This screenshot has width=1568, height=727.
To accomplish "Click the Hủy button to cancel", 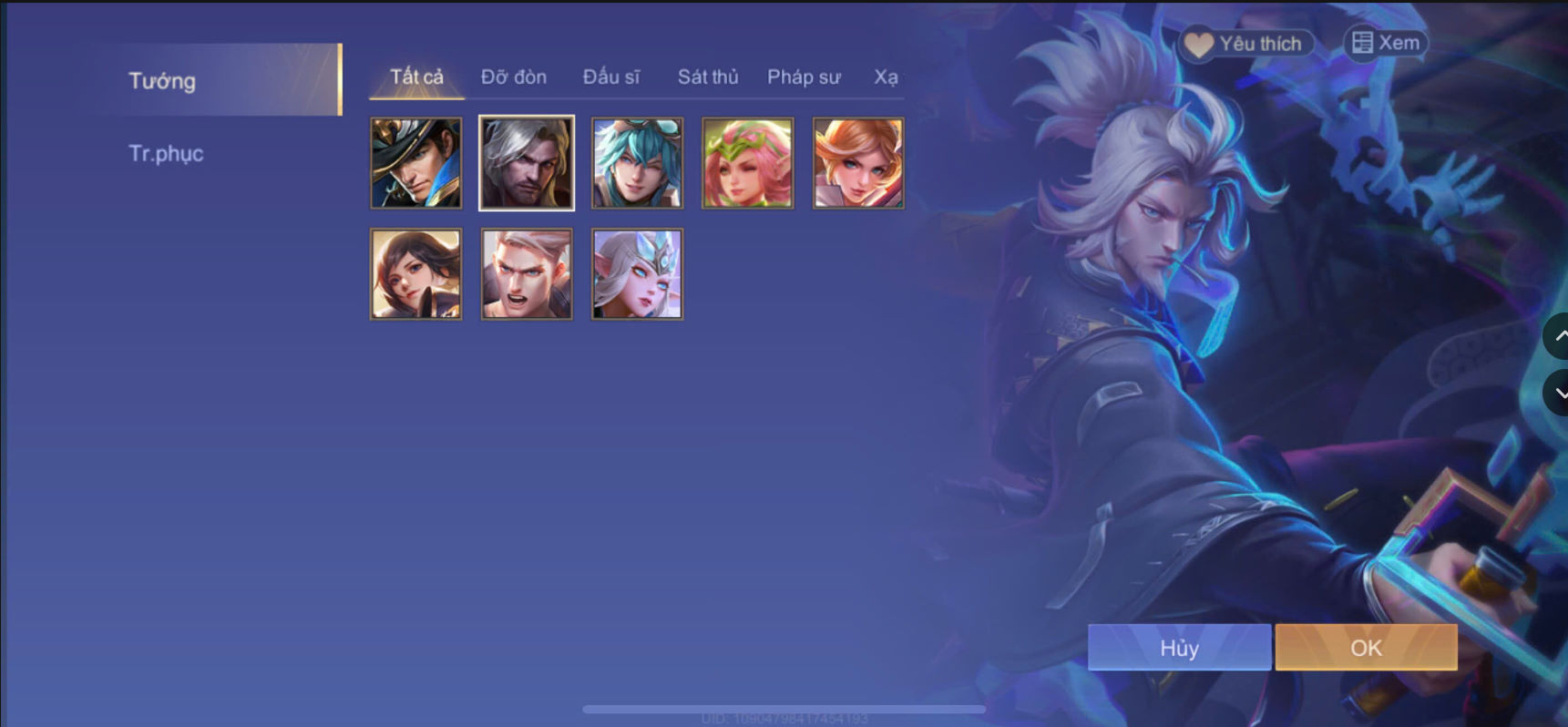I will tap(1179, 647).
